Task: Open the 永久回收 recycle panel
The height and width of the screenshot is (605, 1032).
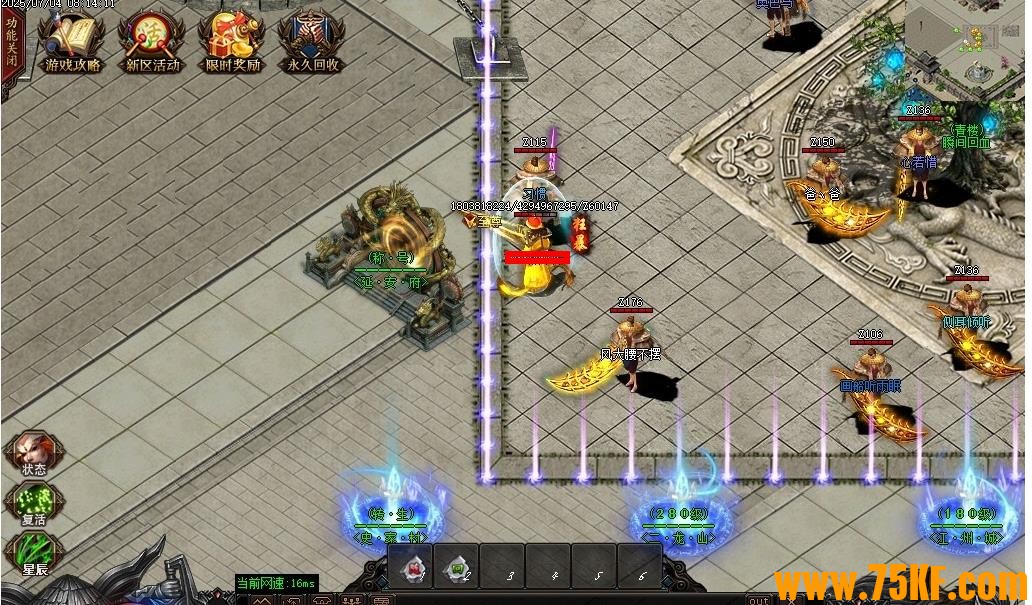Action: coord(312,42)
